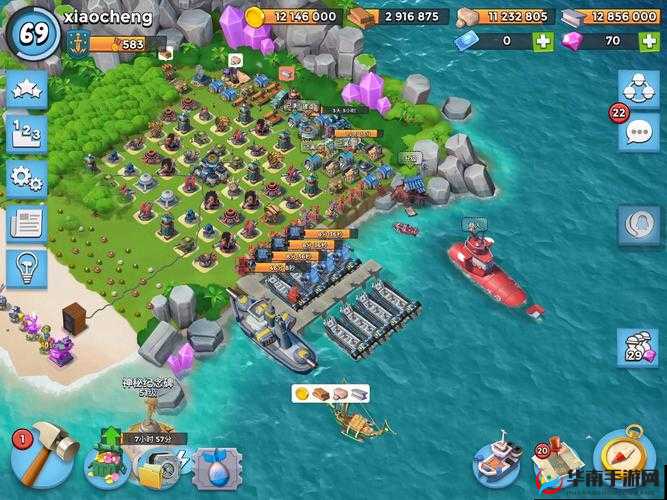Show the news report page
This screenshot has width=667, height=500.
26,224
